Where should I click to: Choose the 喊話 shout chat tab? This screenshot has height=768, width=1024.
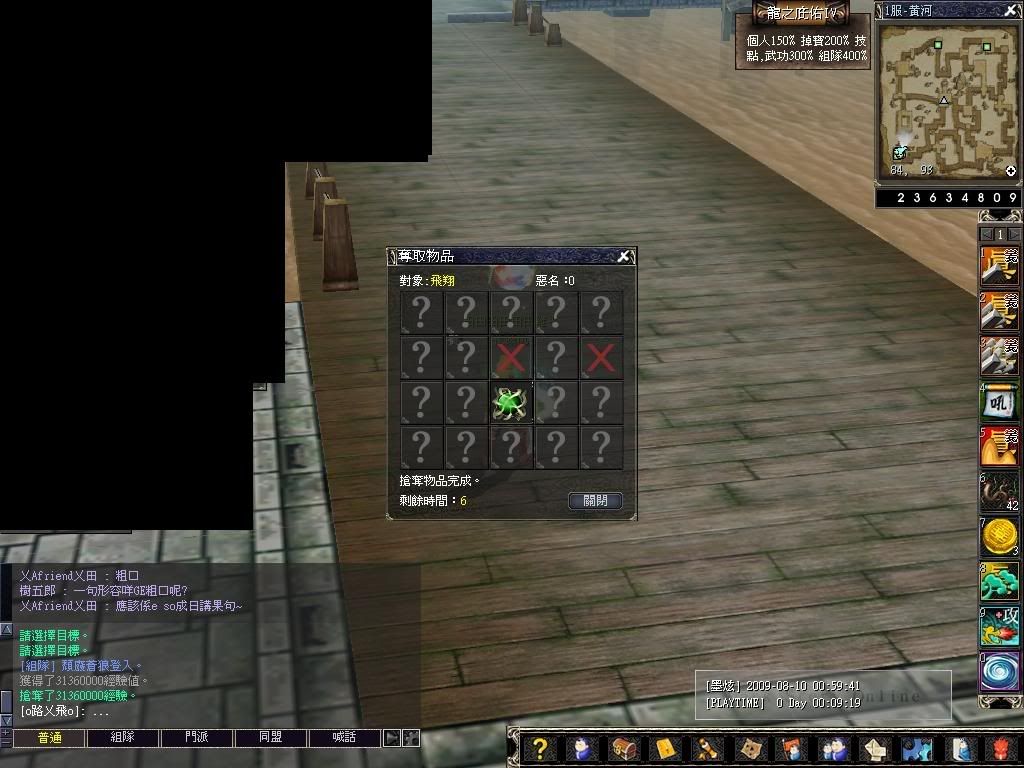pos(344,738)
